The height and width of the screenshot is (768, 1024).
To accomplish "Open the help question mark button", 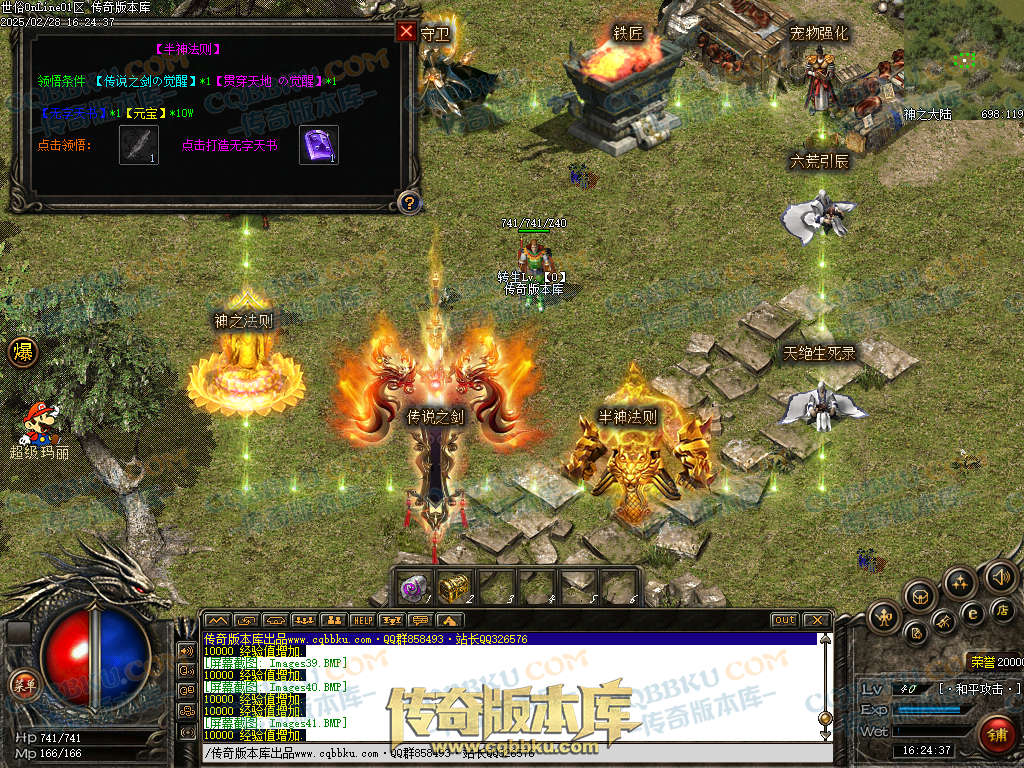I will click(407, 203).
